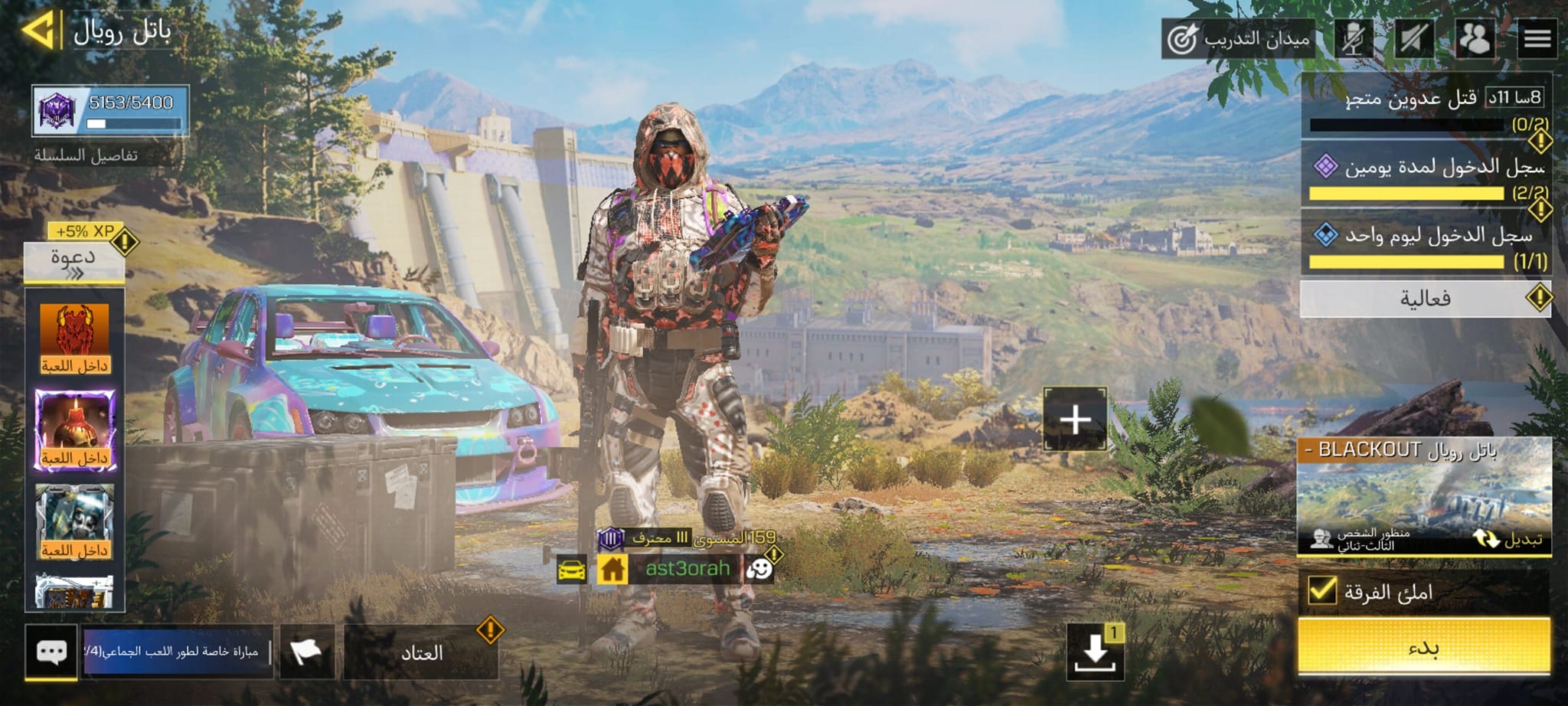Open the chat speech bubble

point(51,652)
